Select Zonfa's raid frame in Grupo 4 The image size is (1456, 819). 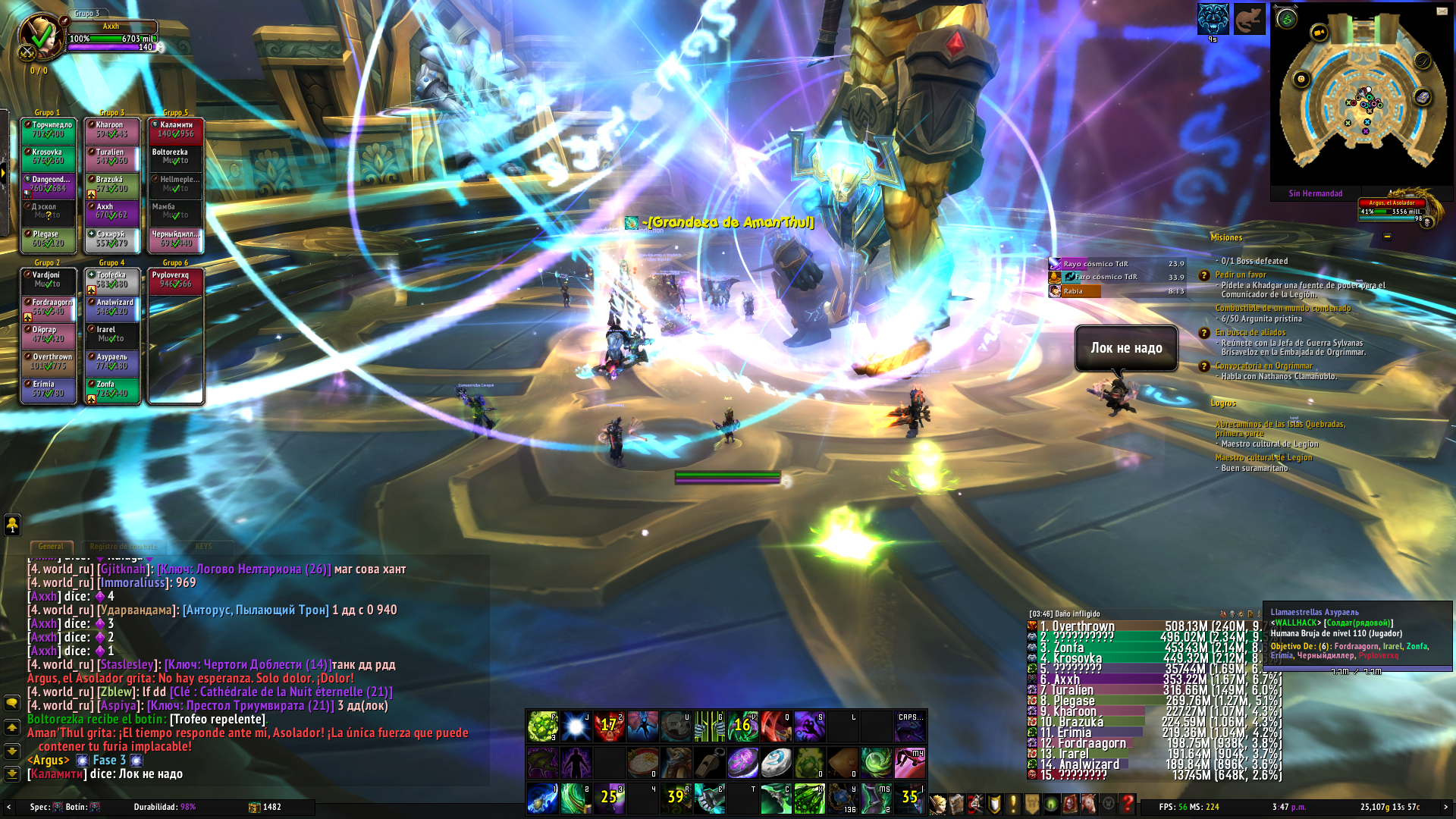pyautogui.click(x=112, y=389)
